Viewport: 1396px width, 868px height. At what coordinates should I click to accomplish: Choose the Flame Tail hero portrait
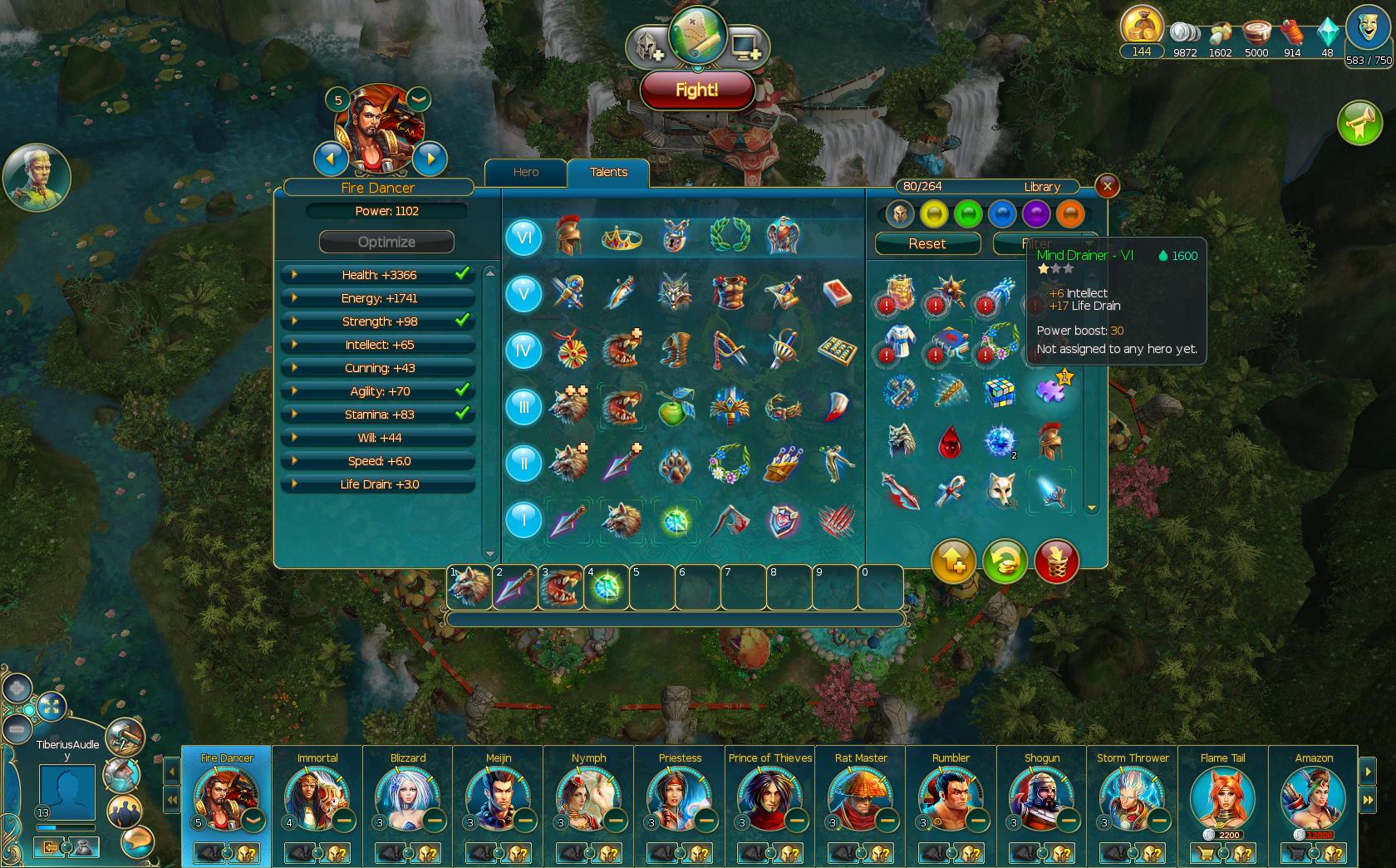pos(1221,797)
